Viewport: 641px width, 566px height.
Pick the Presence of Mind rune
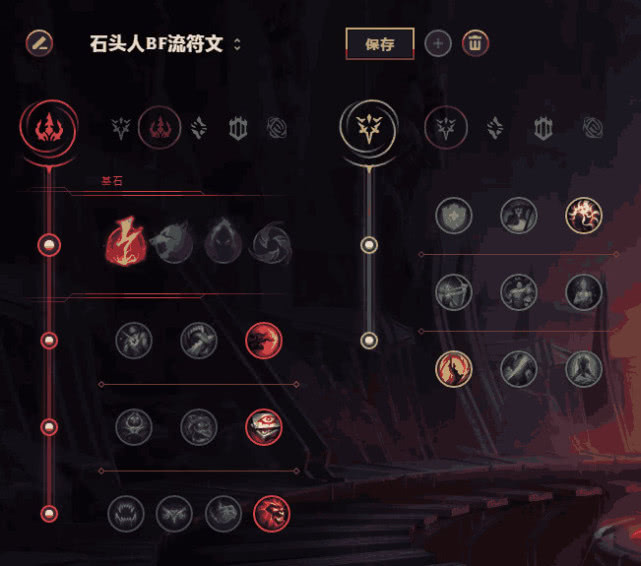pos(584,215)
